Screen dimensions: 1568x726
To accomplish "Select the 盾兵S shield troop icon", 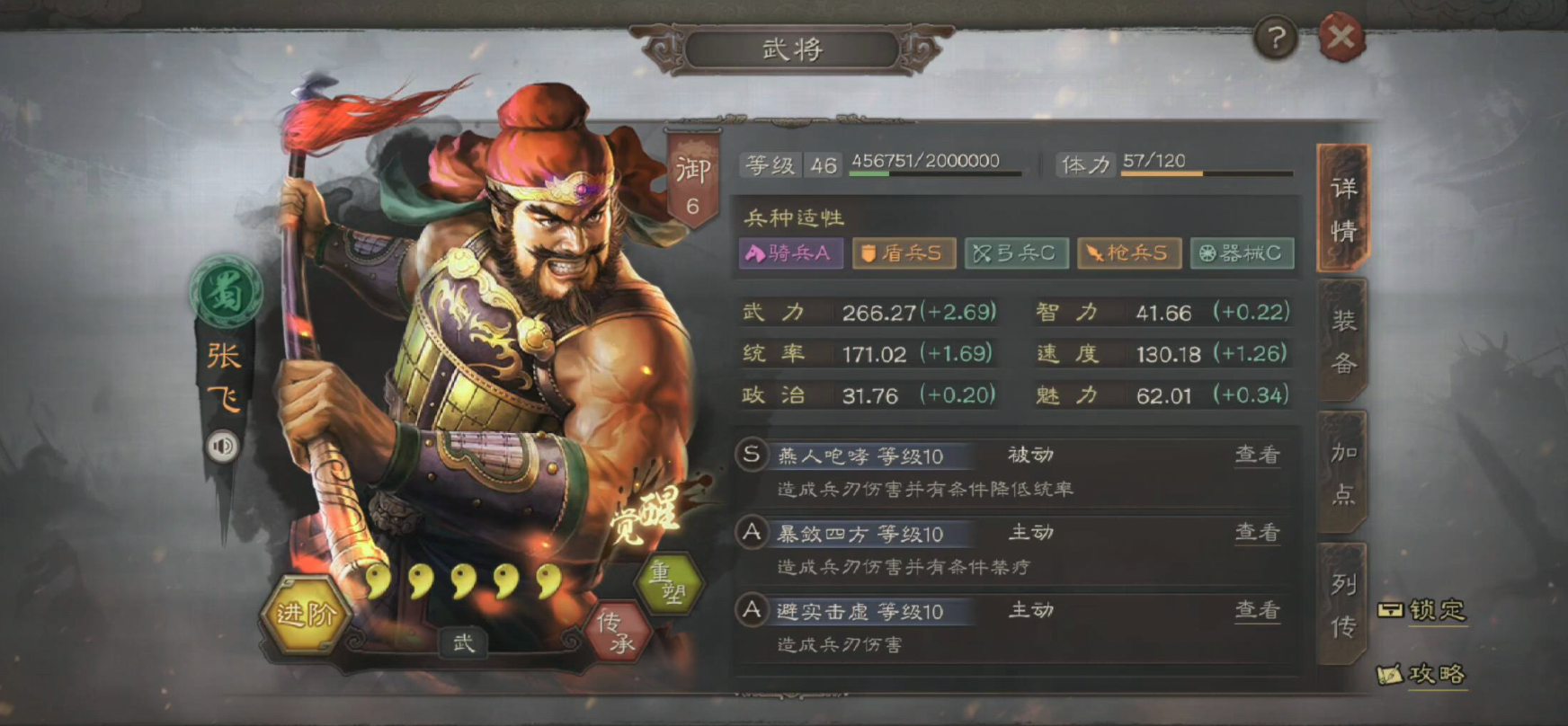I will tap(904, 254).
